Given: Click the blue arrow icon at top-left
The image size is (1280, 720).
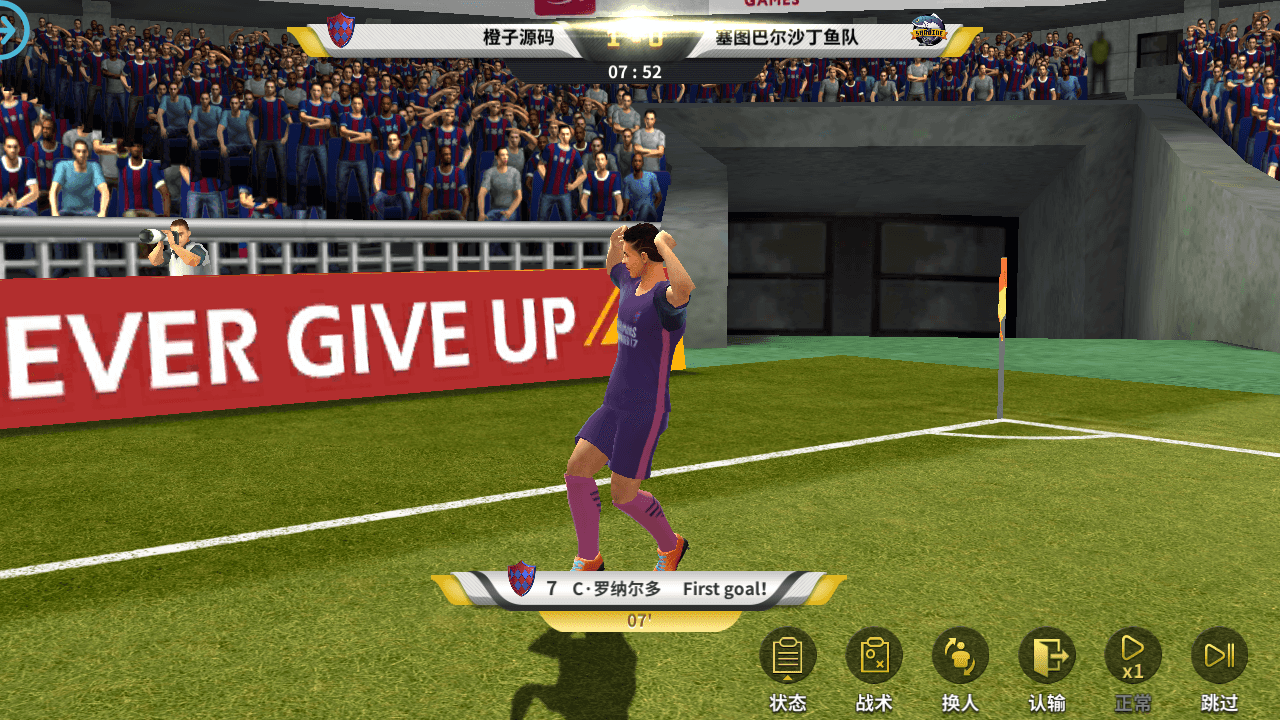Looking at the screenshot, I should [10, 34].
